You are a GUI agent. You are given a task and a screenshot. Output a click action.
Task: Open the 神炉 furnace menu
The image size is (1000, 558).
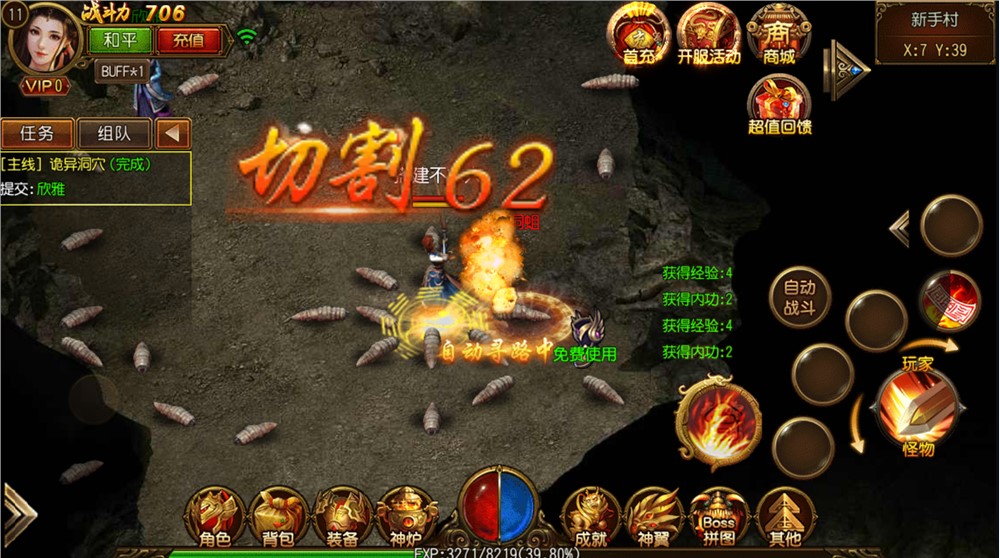click(405, 517)
